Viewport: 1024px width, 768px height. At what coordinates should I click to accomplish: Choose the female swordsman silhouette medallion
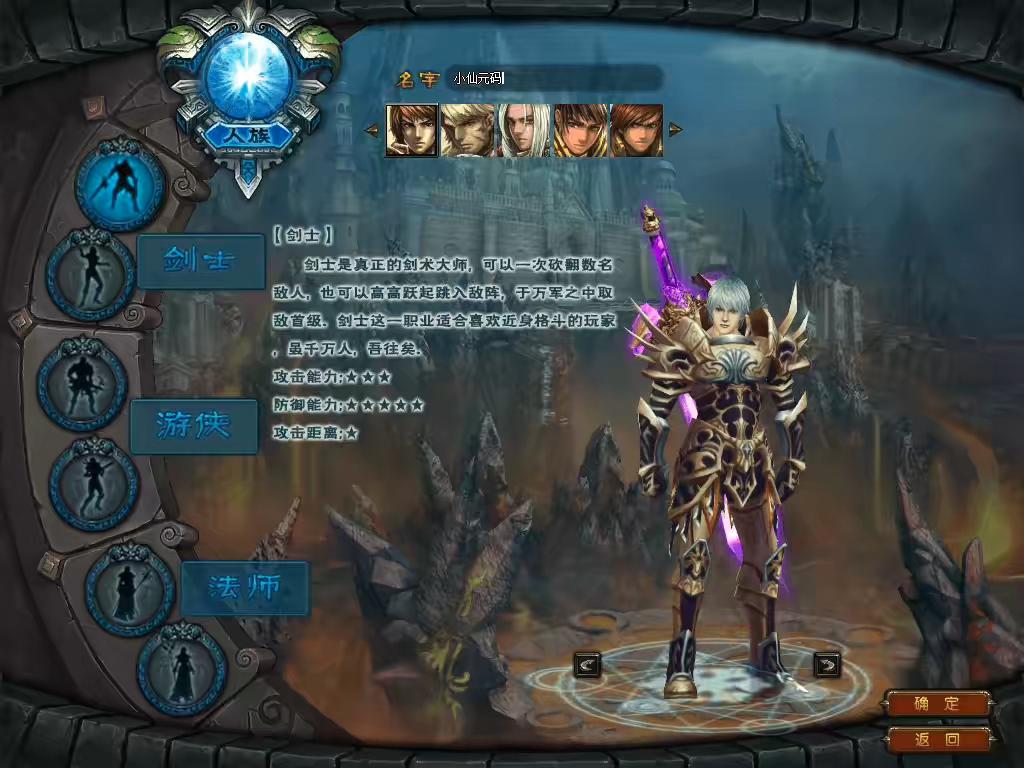point(91,274)
